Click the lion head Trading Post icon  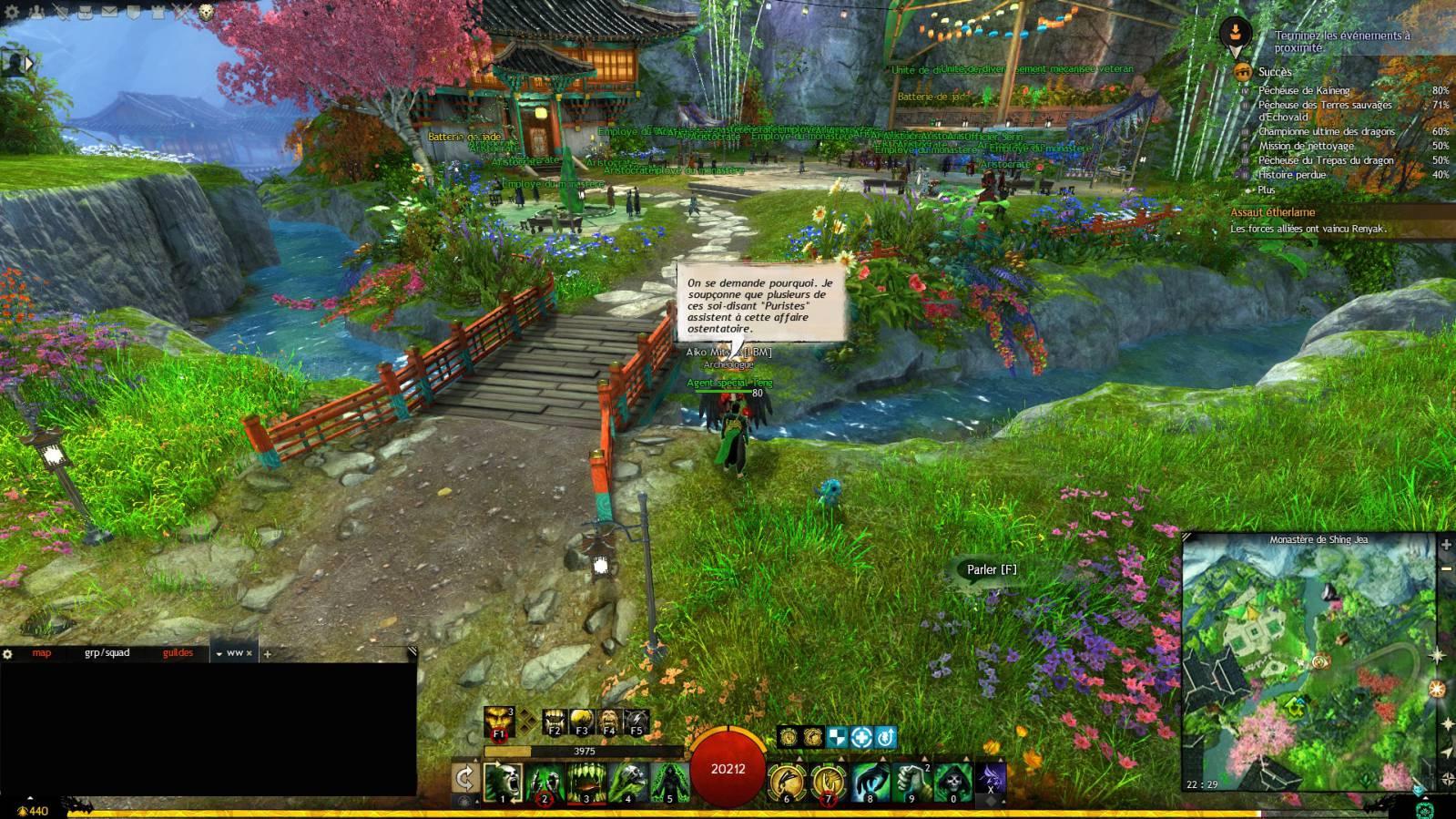click(x=206, y=12)
